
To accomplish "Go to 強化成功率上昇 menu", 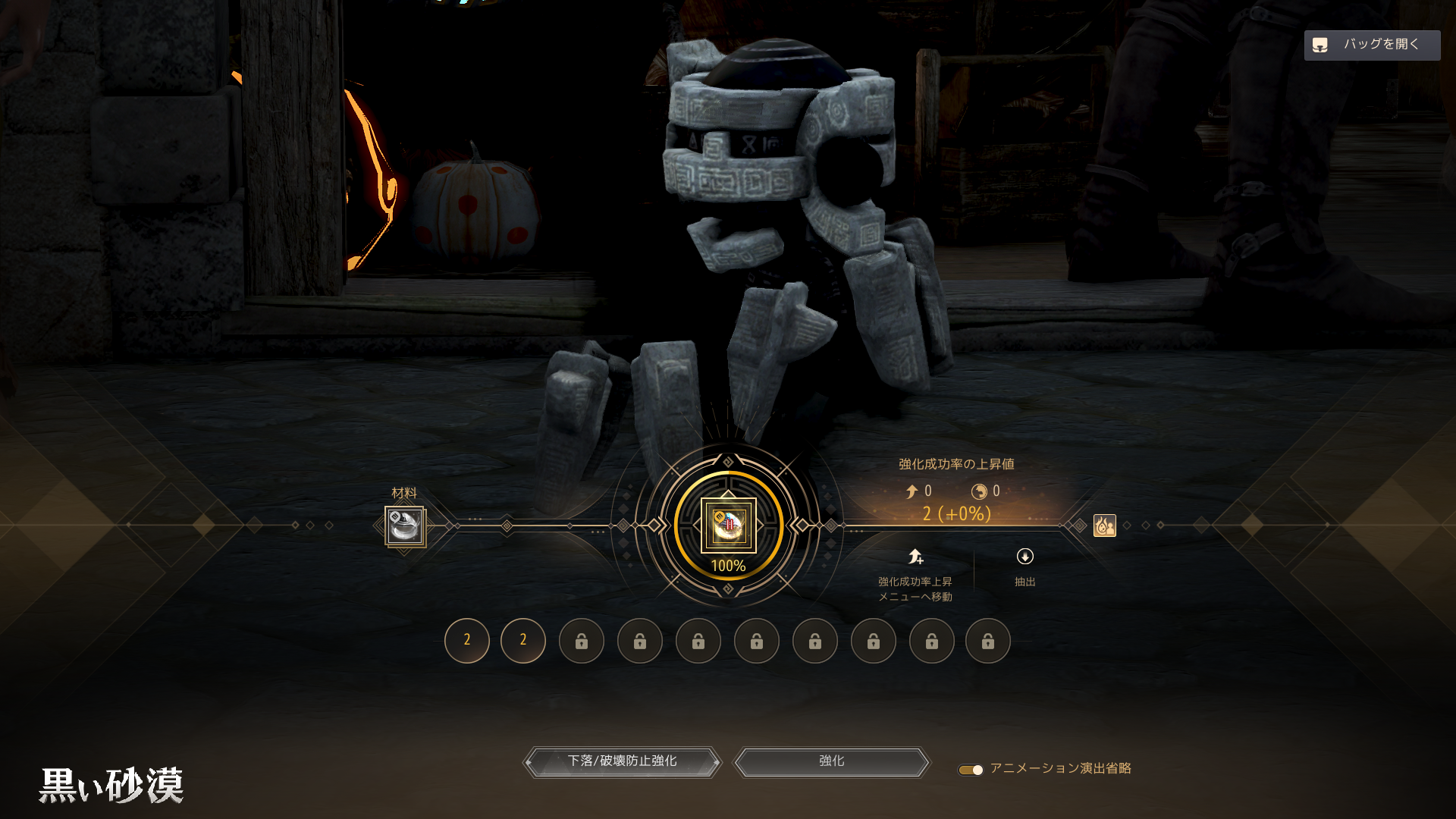I will pos(915,573).
